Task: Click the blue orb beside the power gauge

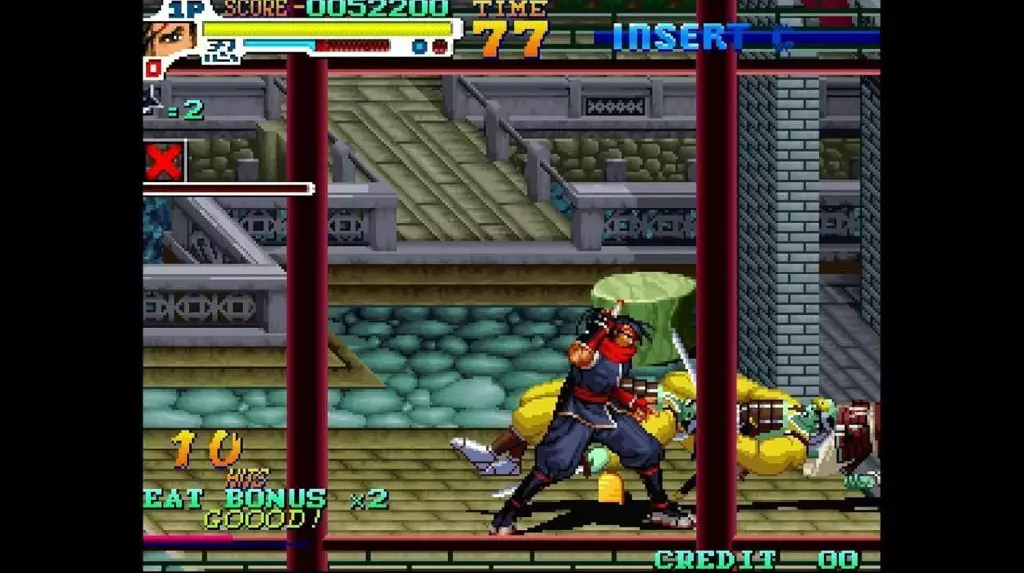Action: point(420,46)
